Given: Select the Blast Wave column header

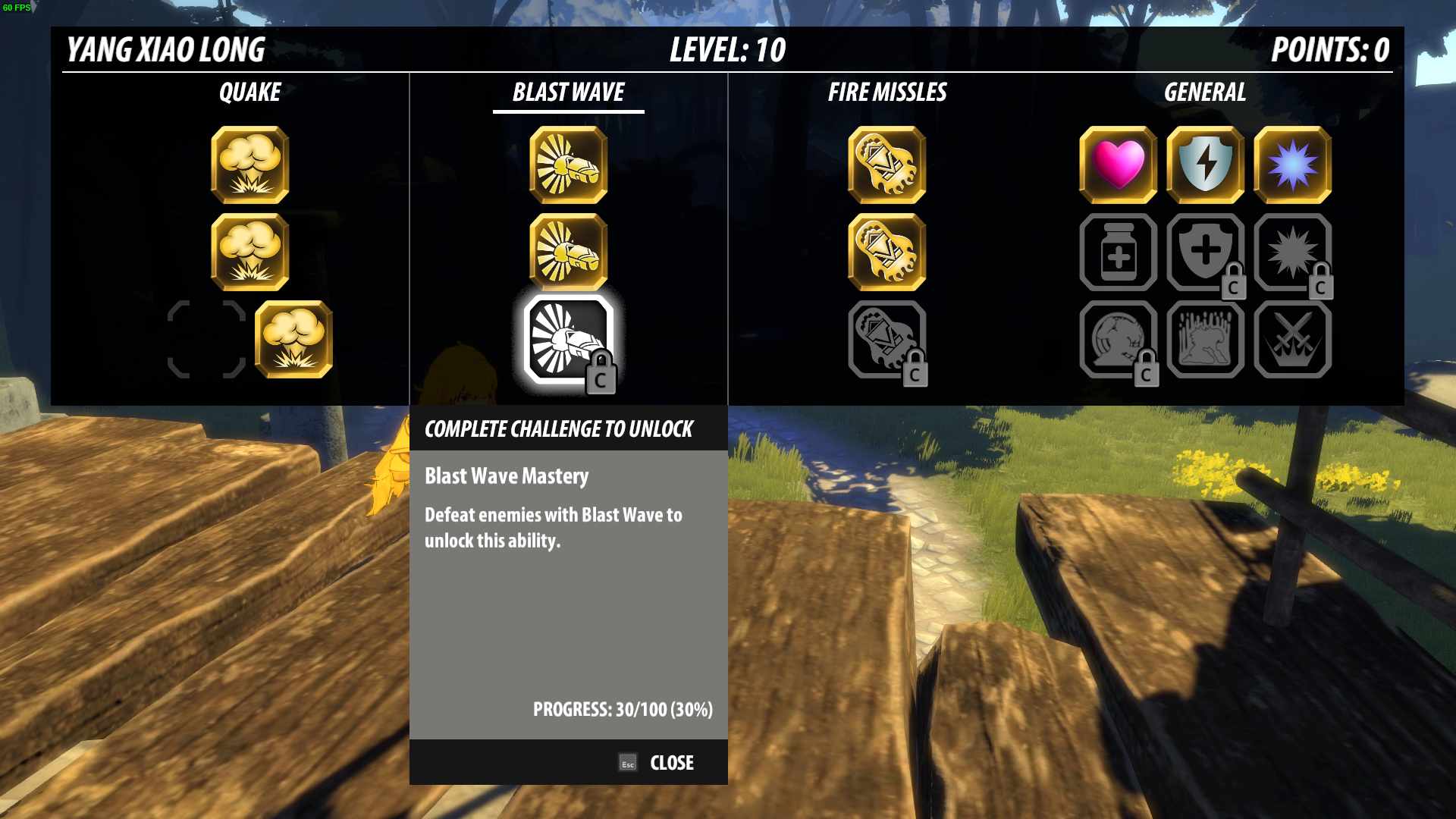Looking at the screenshot, I should 568,93.
